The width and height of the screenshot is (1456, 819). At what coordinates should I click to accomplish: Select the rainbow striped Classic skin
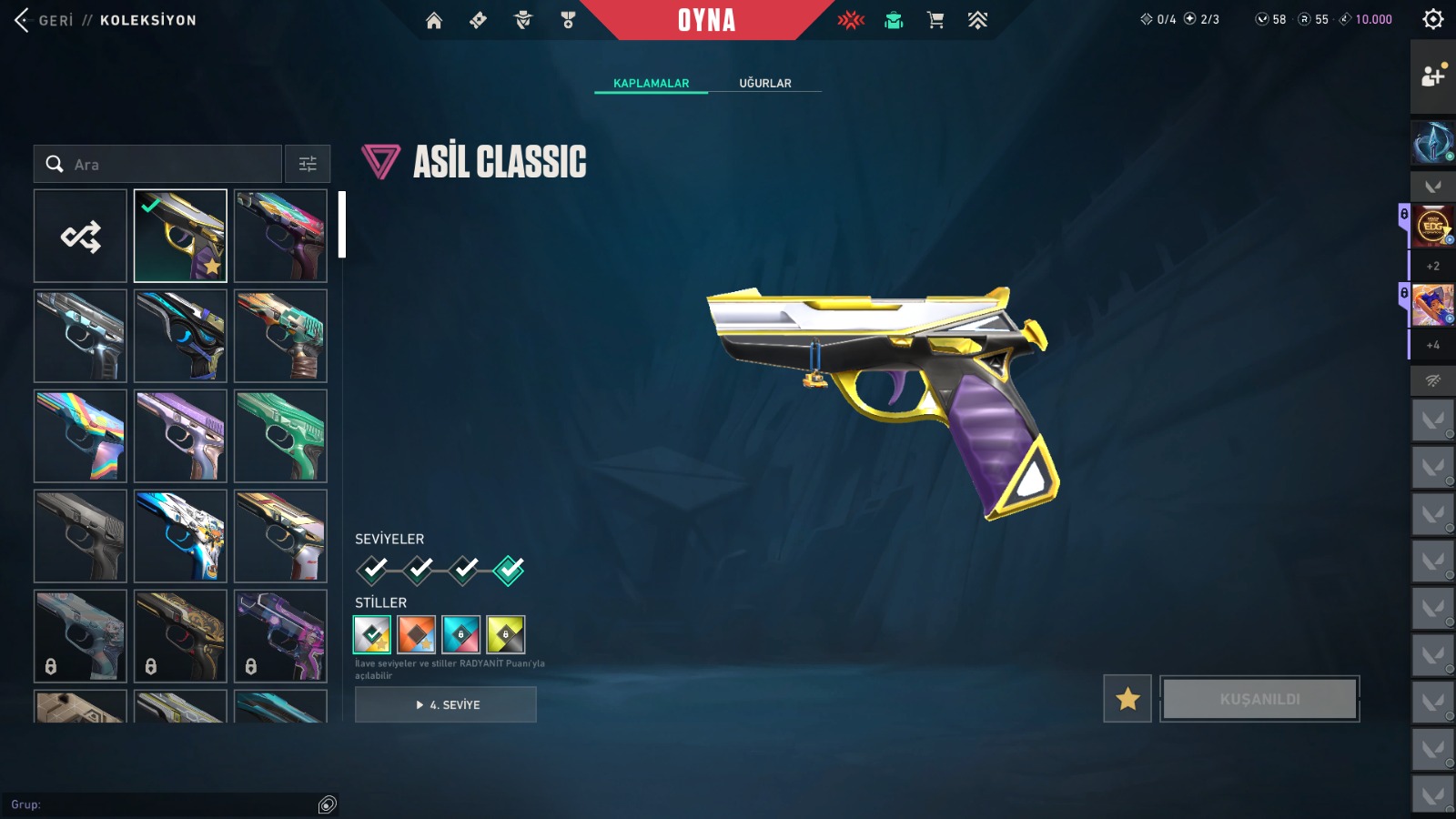[x=81, y=436]
